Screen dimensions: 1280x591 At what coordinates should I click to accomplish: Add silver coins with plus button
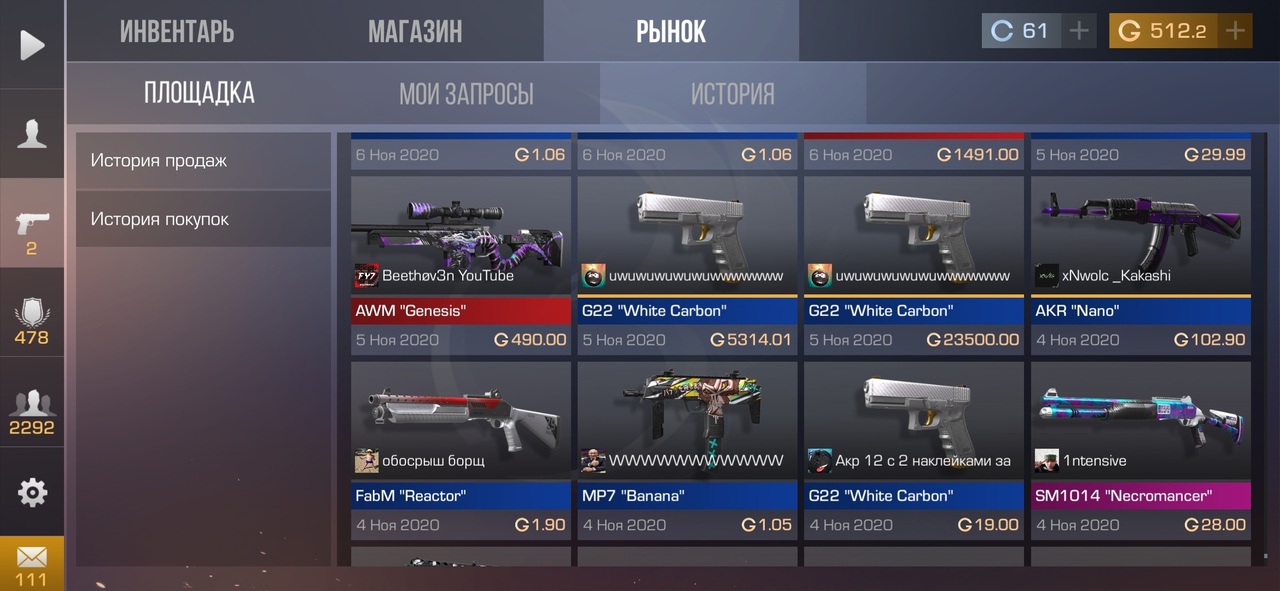point(1079,31)
